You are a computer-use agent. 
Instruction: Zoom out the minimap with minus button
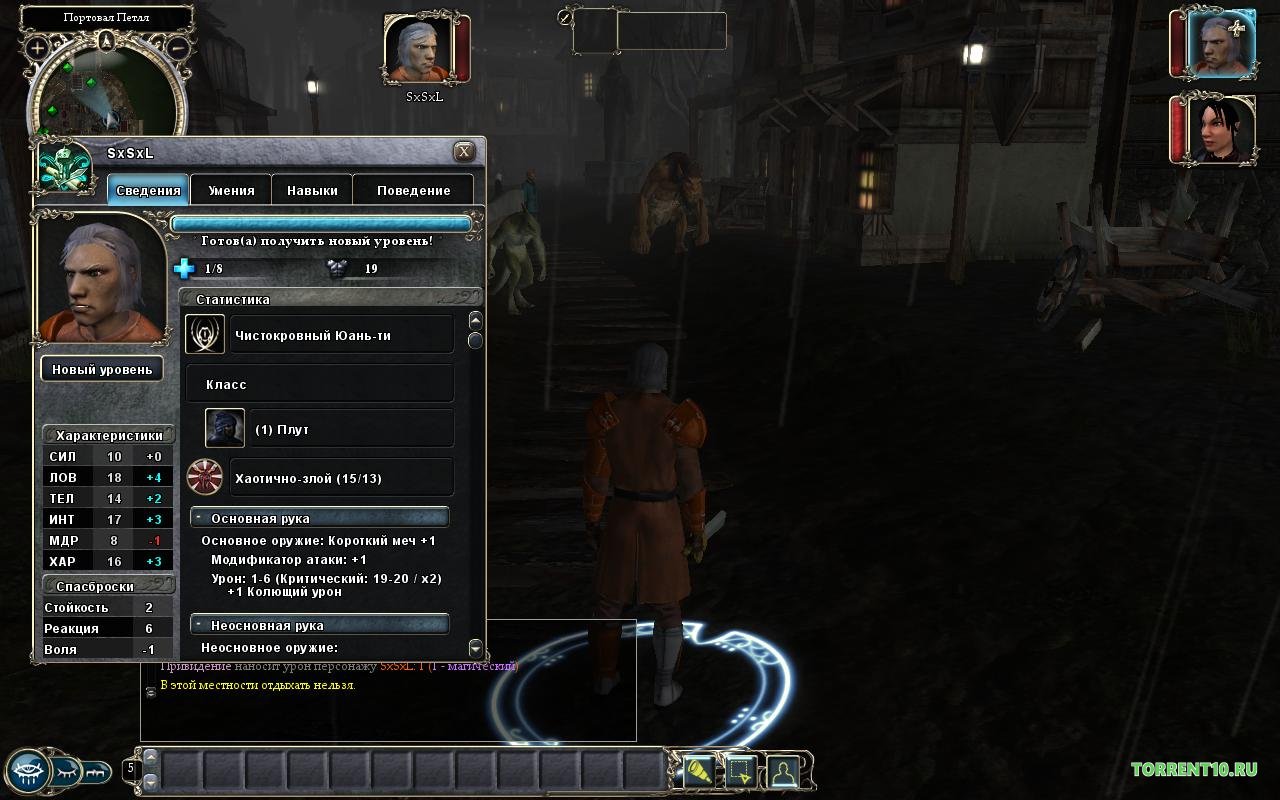click(177, 47)
